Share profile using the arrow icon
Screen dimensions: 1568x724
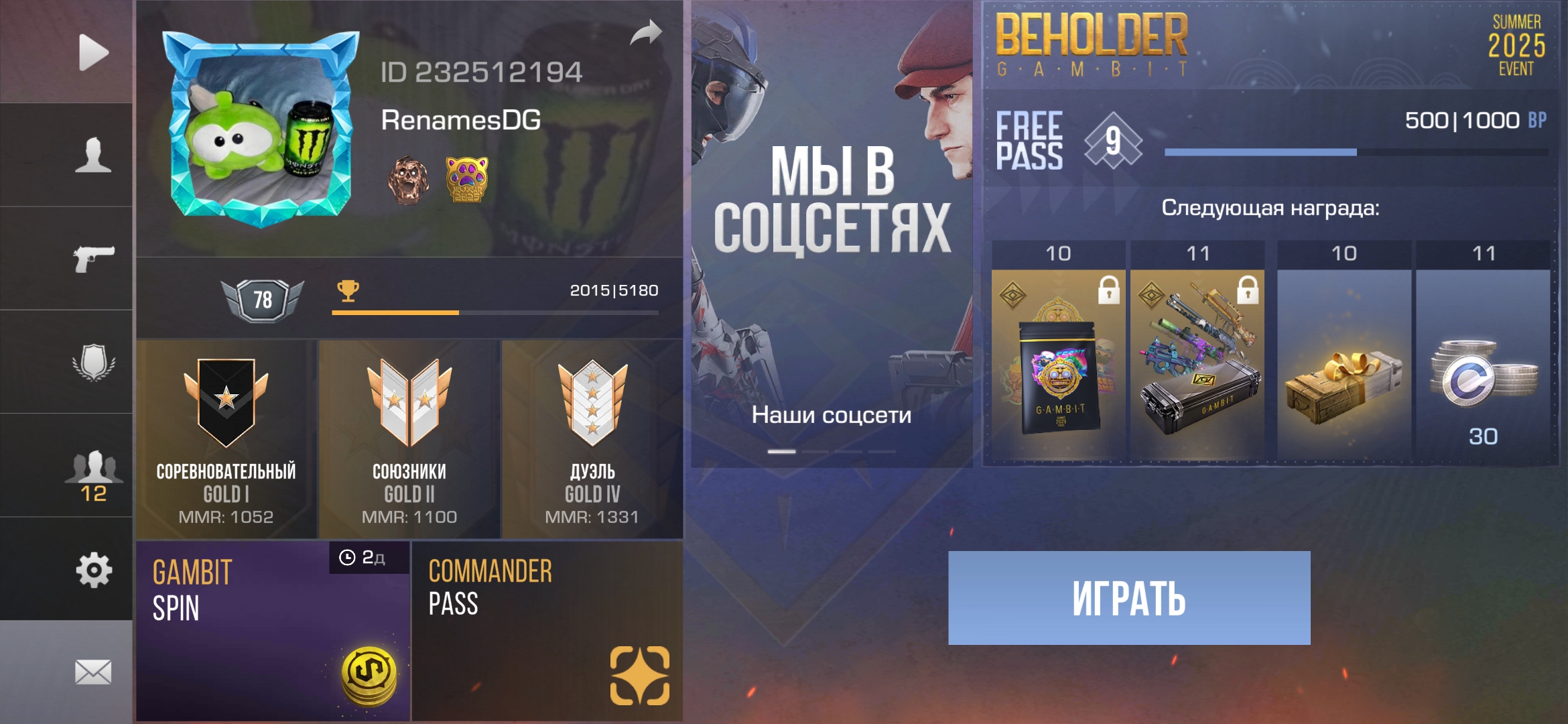pos(645,33)
